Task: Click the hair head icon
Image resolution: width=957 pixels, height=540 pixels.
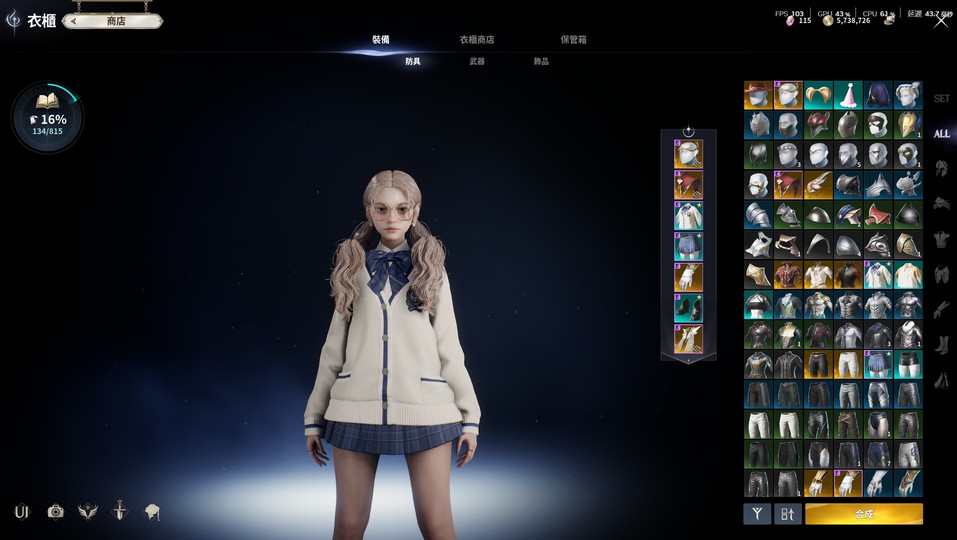Action: tap(152, 512)
